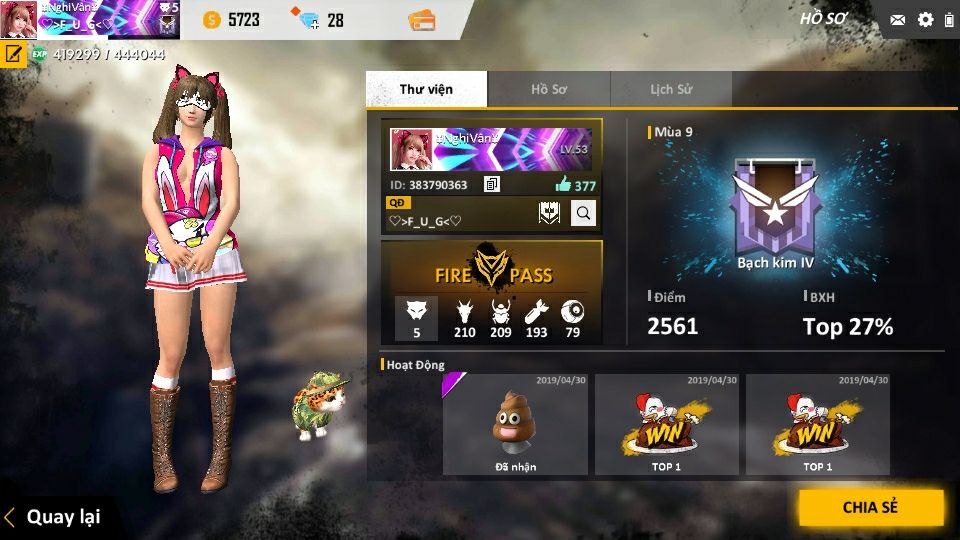The height and width of the screenshot is (540, 960).
Task: Click the player avatar in top-left corner
Action: click(18, 19)
